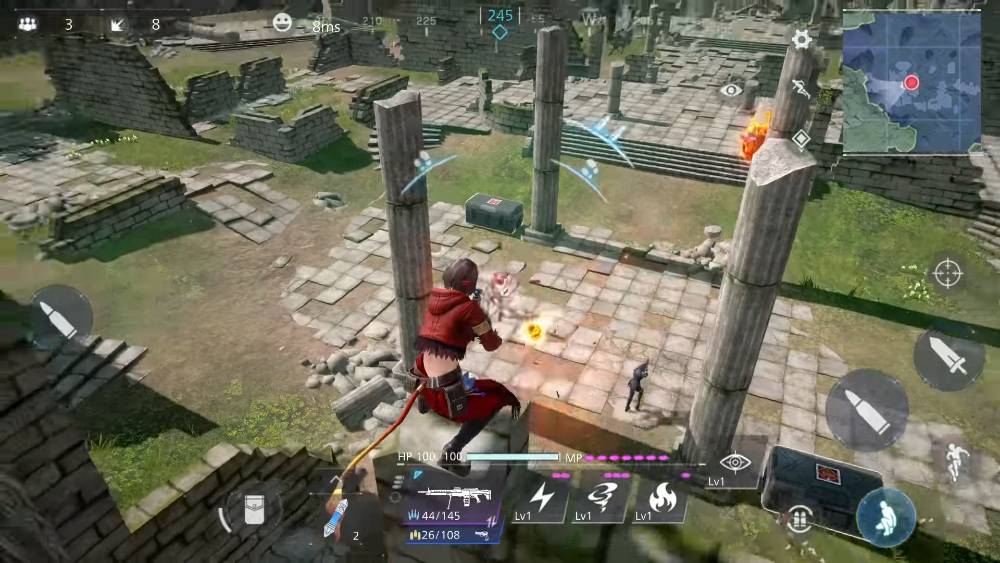Tap the left-side bullet fire button
The image size is (1000, 563).
(60, 318)
